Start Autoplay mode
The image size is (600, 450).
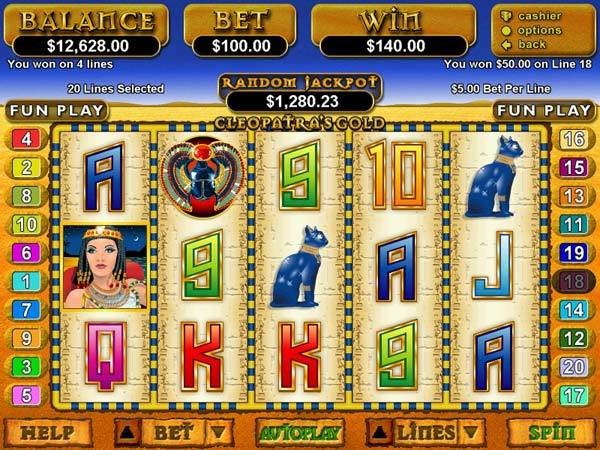301,433
